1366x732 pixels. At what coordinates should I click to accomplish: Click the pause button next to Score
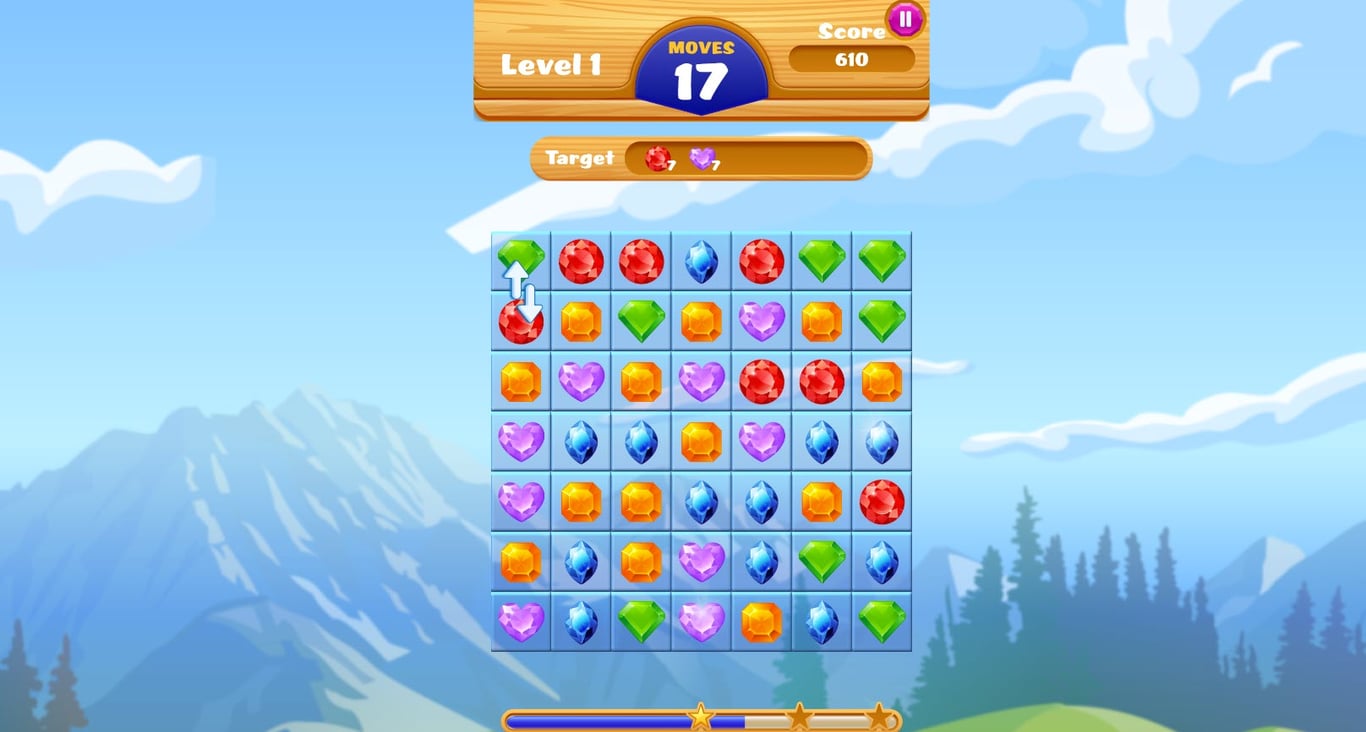click(x=903, y=19)
